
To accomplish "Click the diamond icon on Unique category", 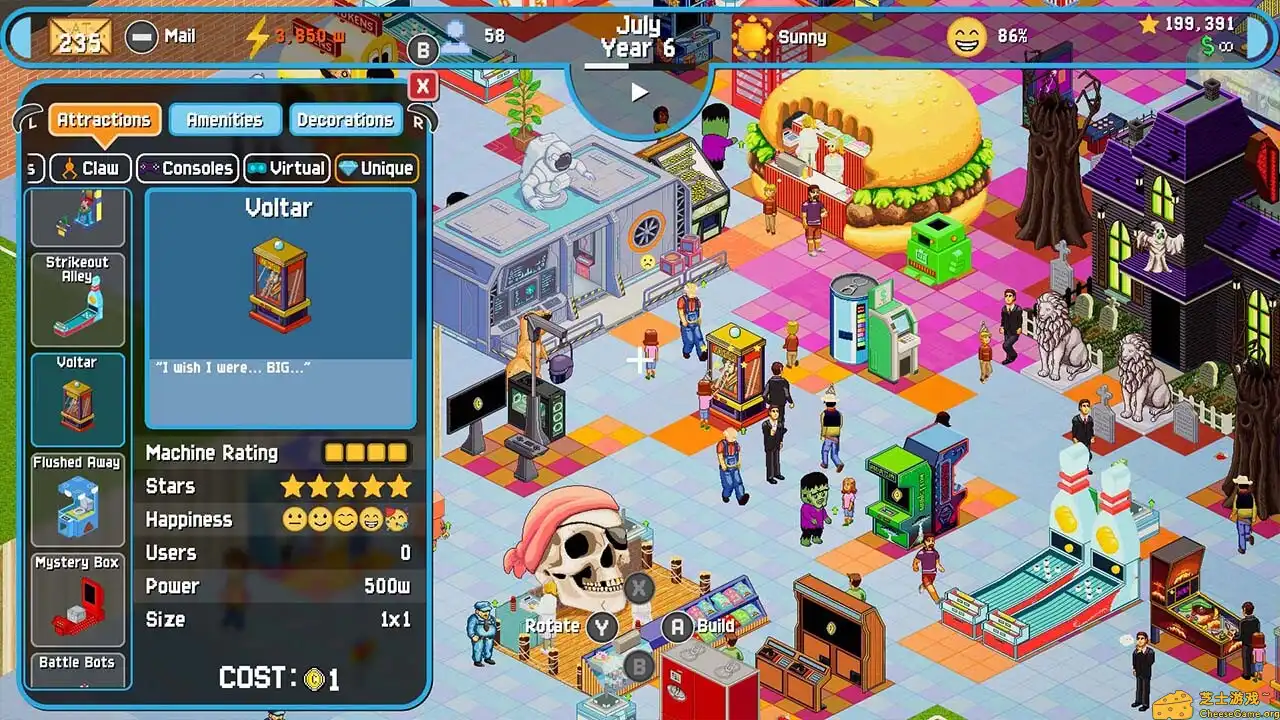I will pyautogui.click(x=348, y=168).
